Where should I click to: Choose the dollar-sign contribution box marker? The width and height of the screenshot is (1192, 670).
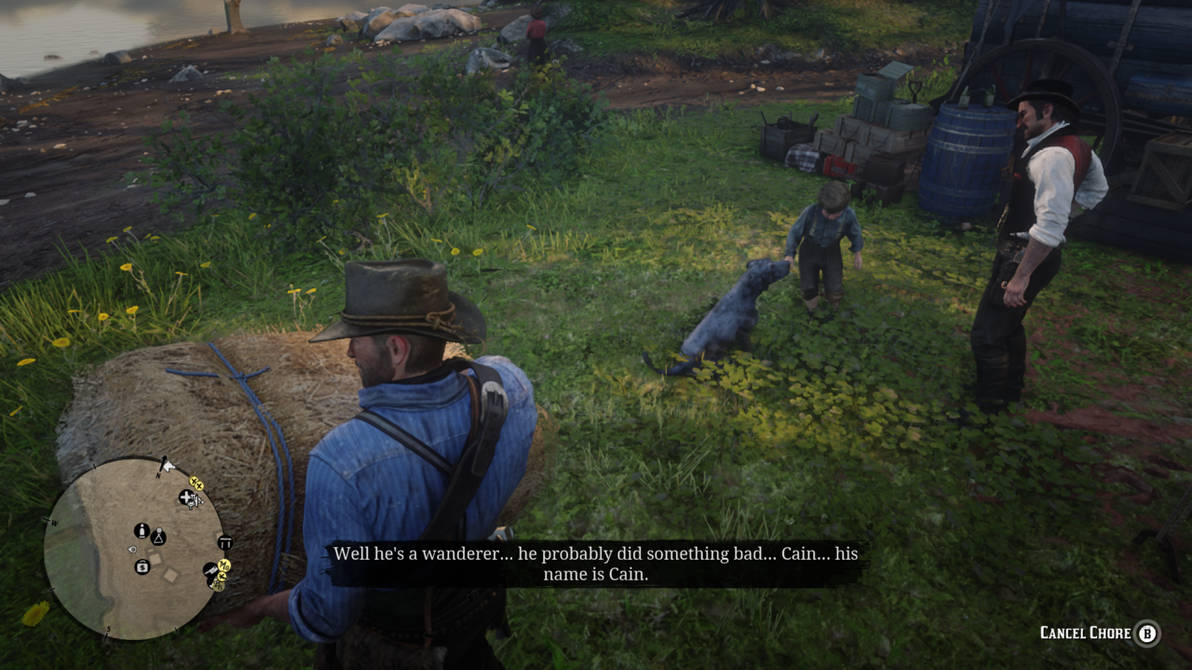142,567
